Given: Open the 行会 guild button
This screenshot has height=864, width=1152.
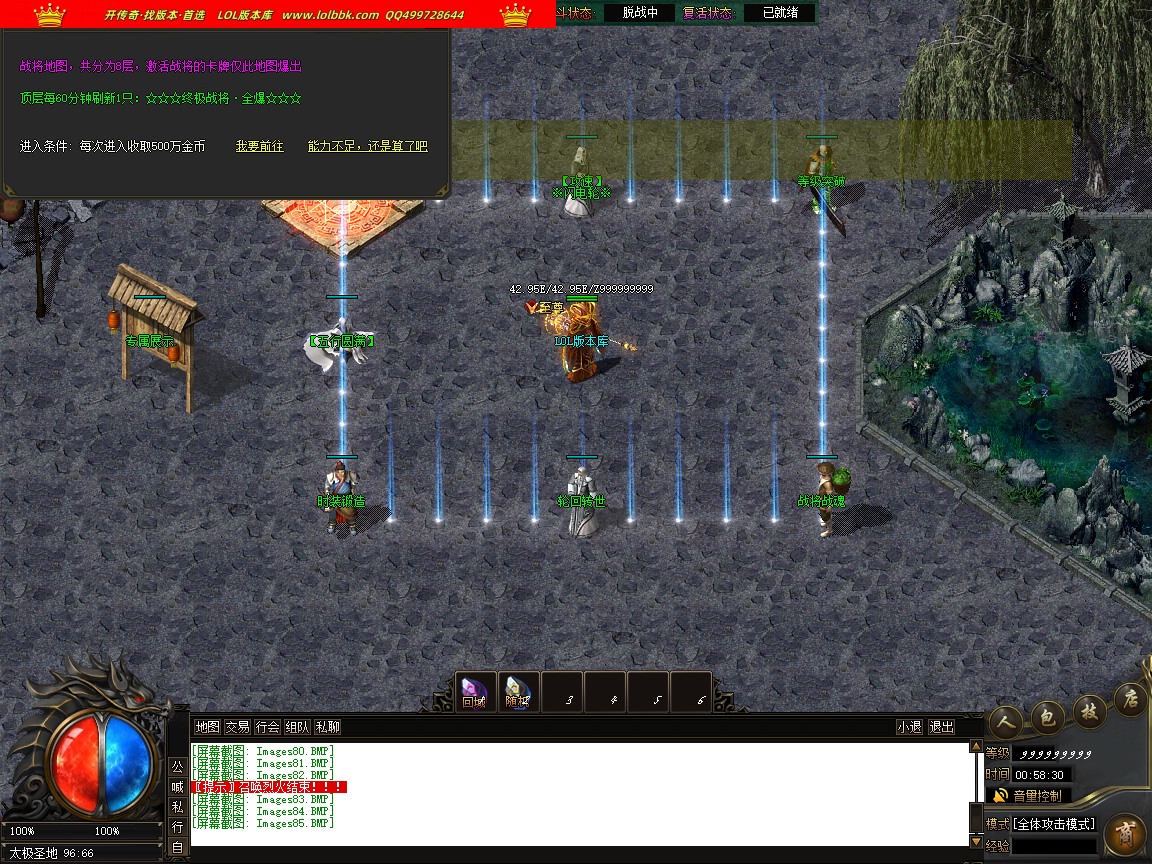Looking at the screenshot, I should pyautogui.click(x=267, y=727).
